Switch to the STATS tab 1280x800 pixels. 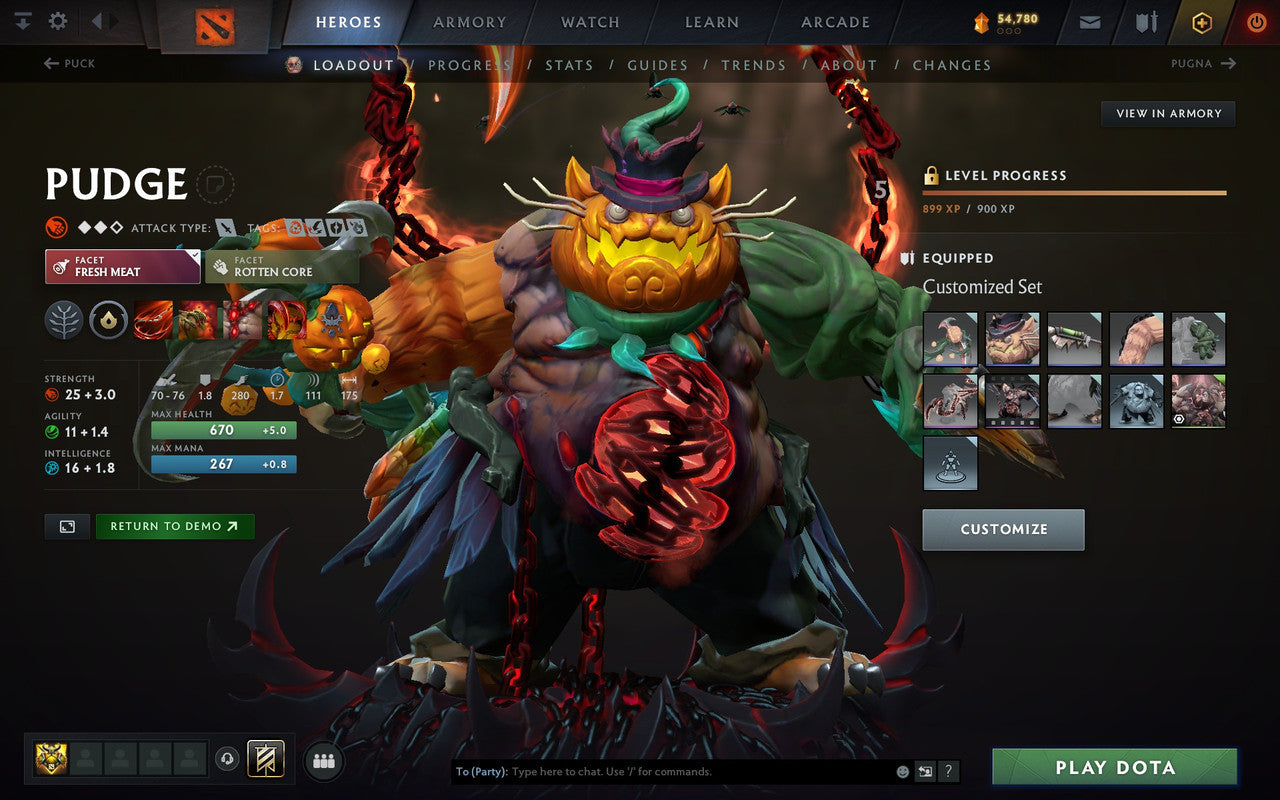pyautogui.click(x=569, y=64)
